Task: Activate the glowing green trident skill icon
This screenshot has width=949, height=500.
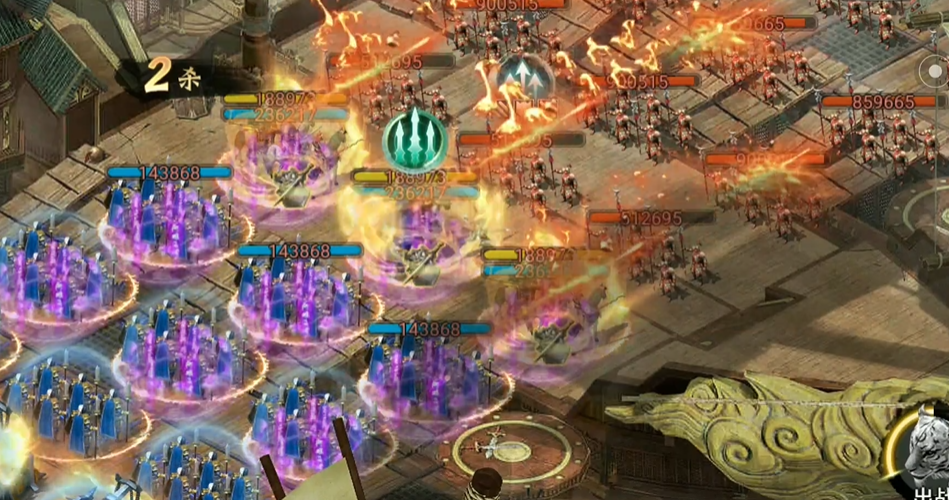Action: 413,138
